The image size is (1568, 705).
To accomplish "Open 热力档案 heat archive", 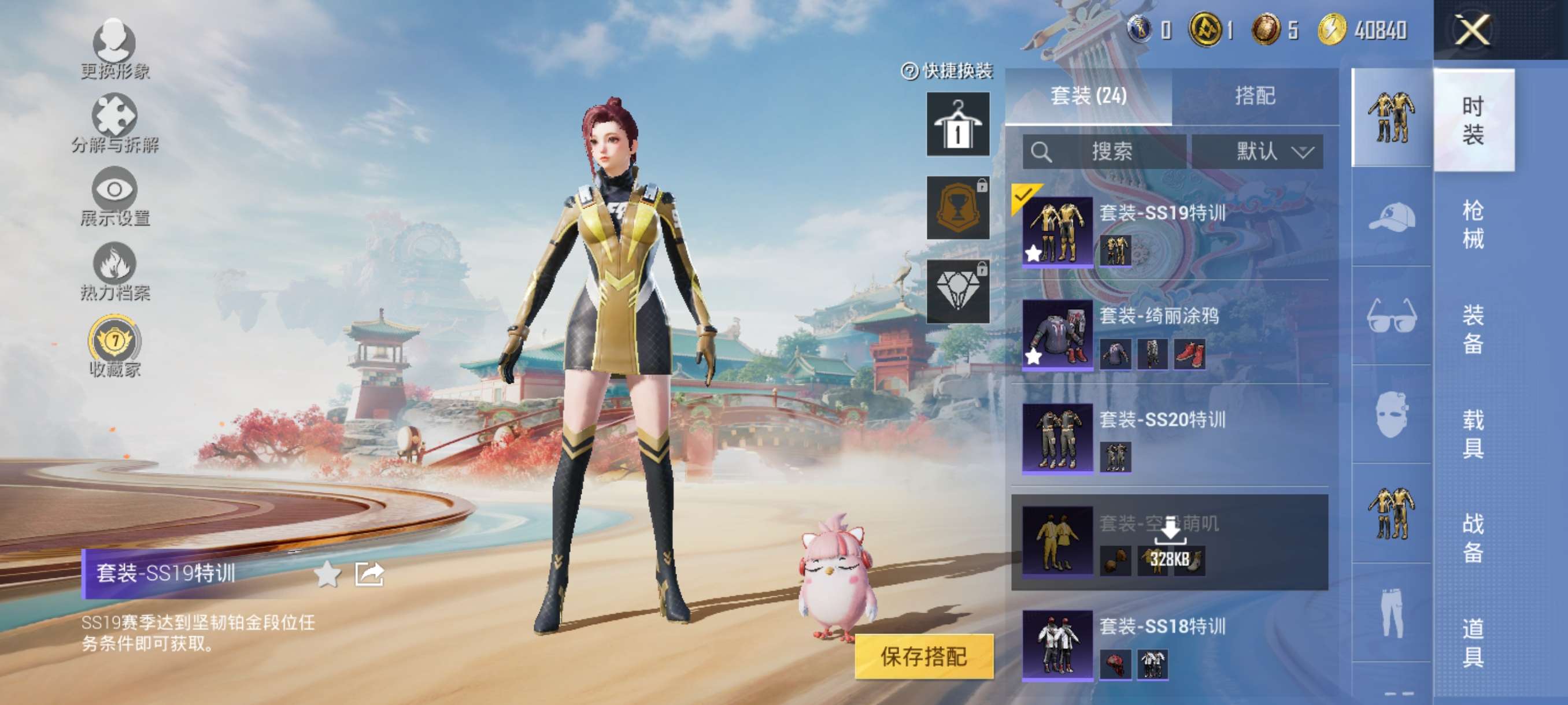I will click(x=114, y=270).
